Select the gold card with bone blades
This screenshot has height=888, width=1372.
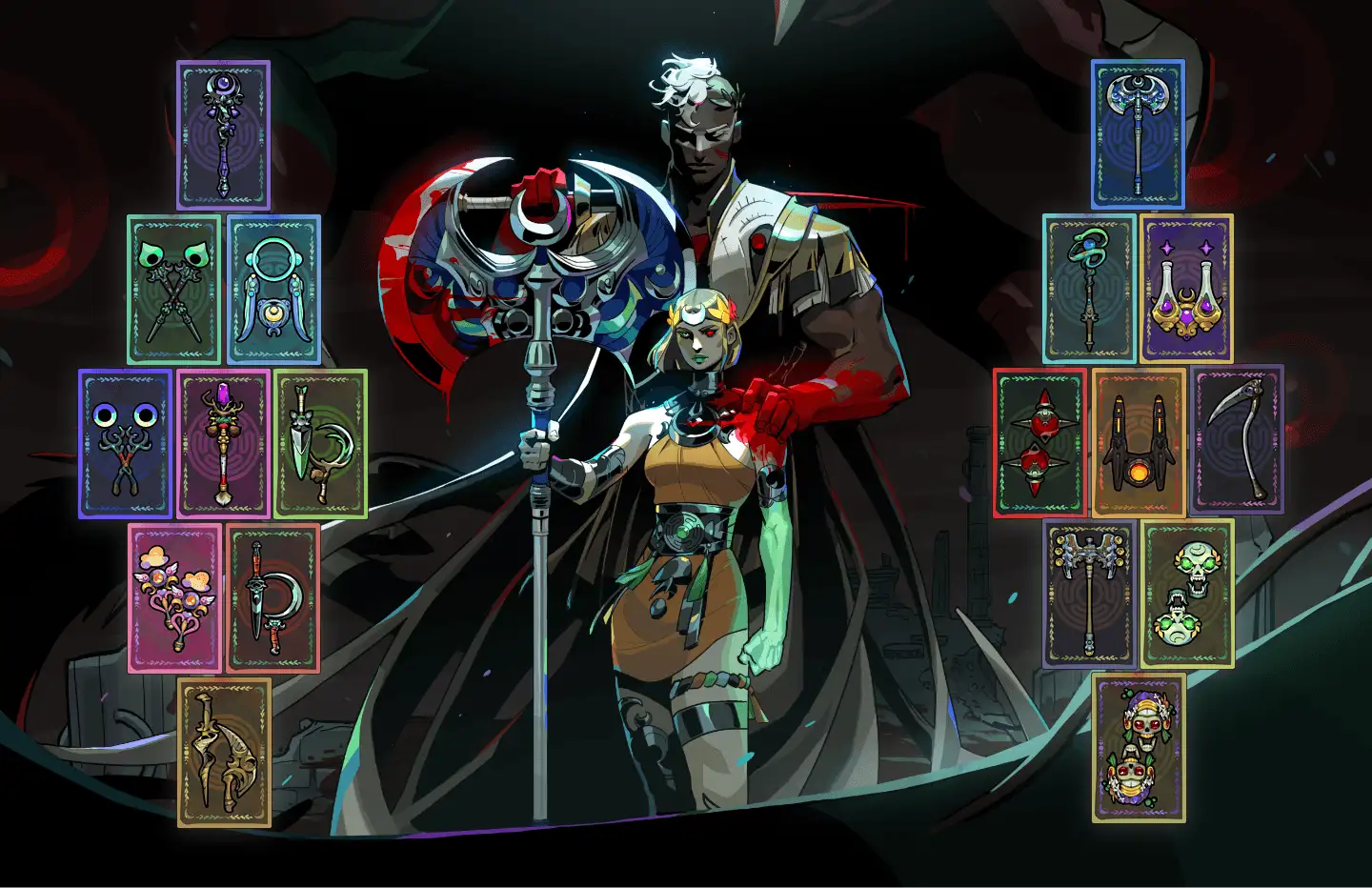[224, 753]
